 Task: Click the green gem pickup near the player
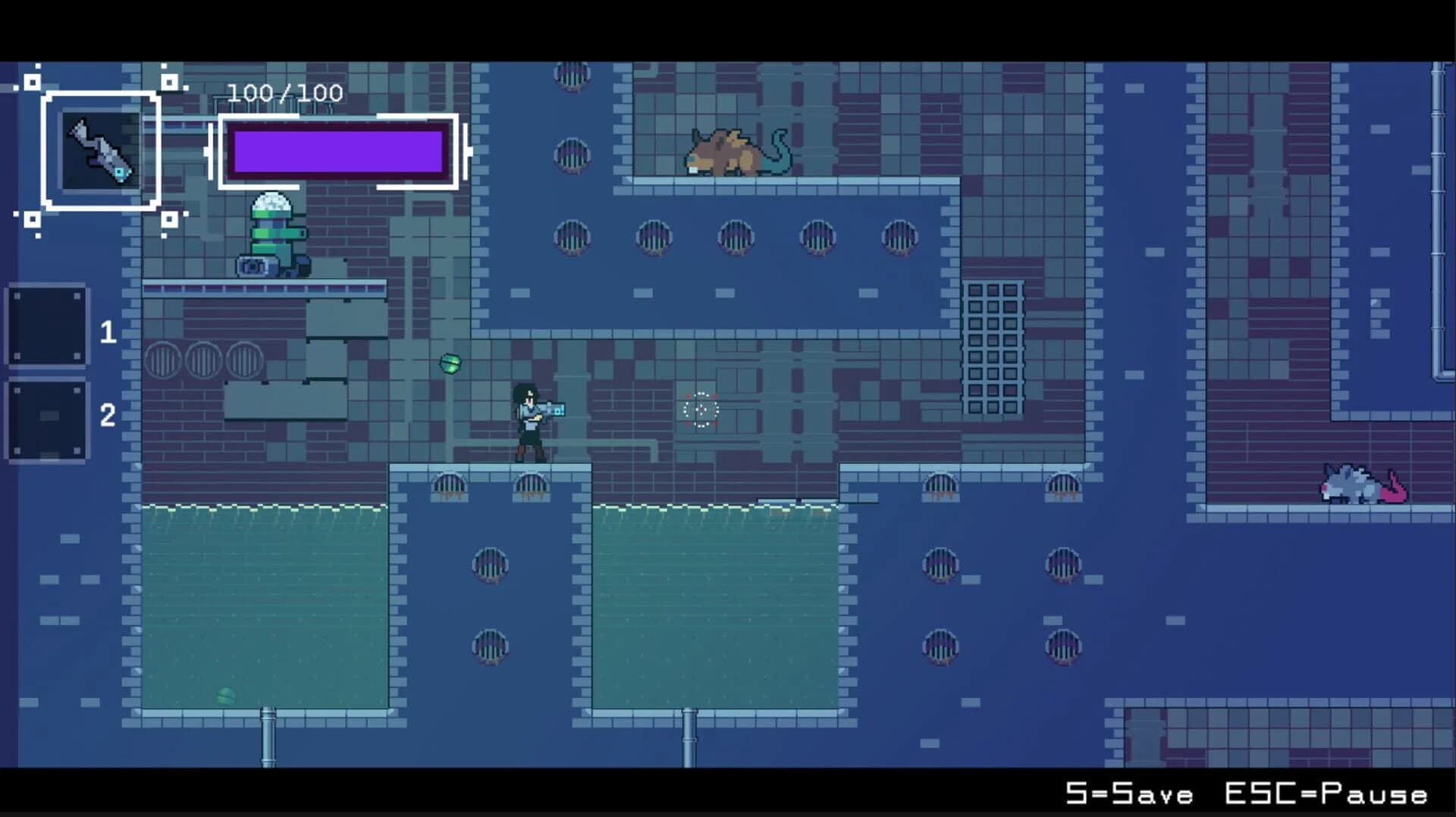[449, 363]
